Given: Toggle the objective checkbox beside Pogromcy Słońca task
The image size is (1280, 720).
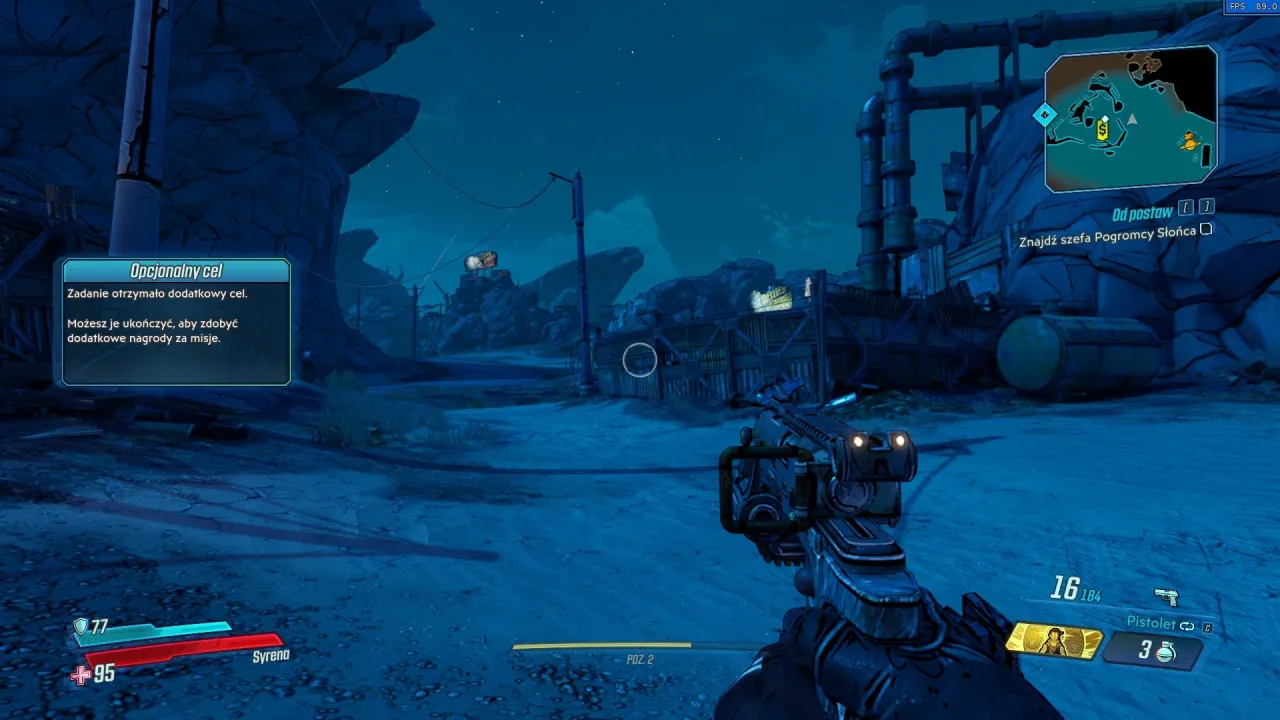Looking at the screenshot, I should [1205, 230].
